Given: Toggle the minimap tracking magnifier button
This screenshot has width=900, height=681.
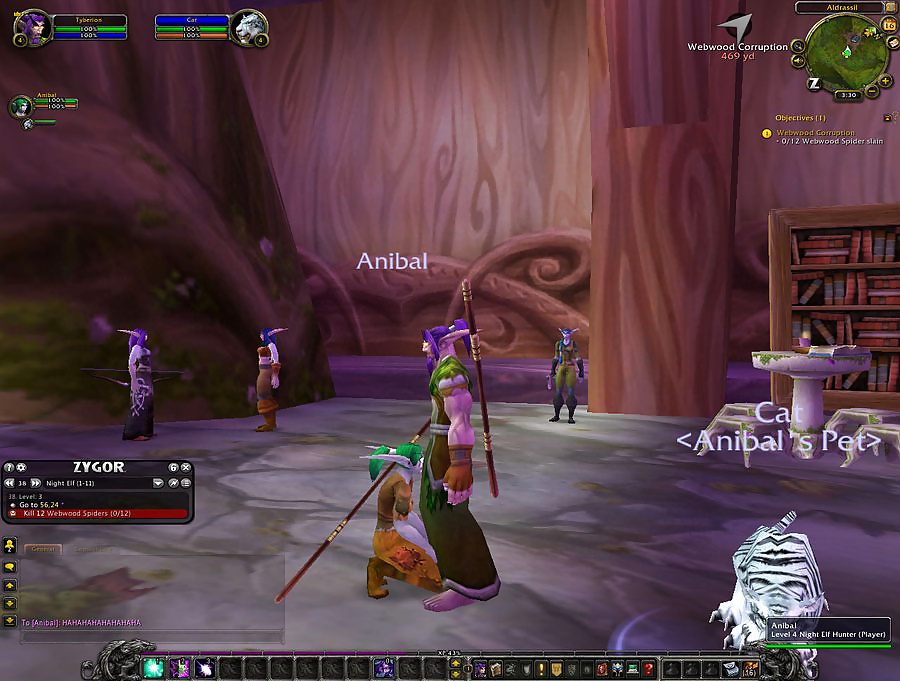Looking at the screenshot, I should (798, 46).
